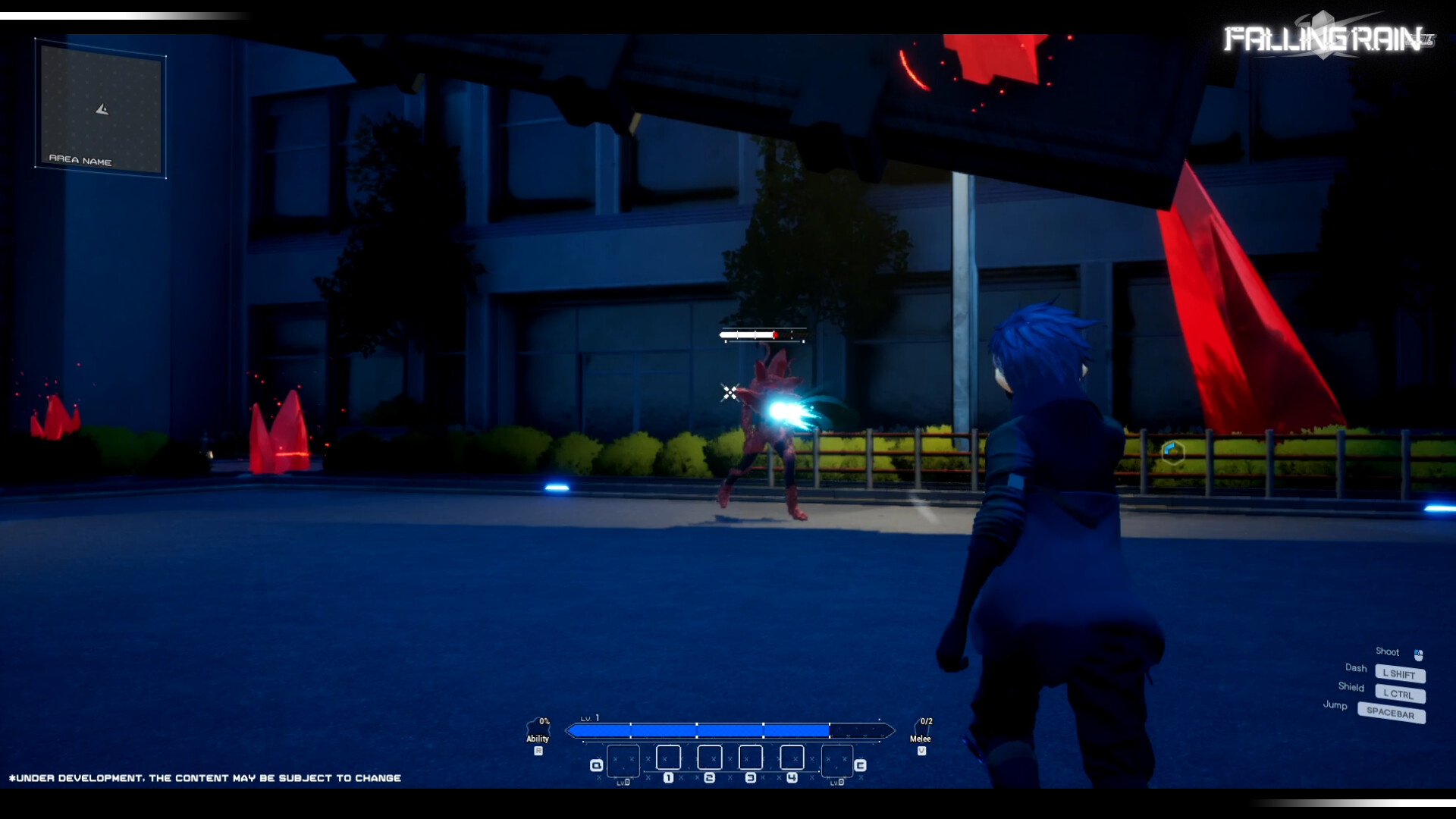Toggle the Shield with the L CTRL keybind
Image resolution: width=1456 pixels, height=819 pixels.
pyautogui.click(x=1399, y=695)
